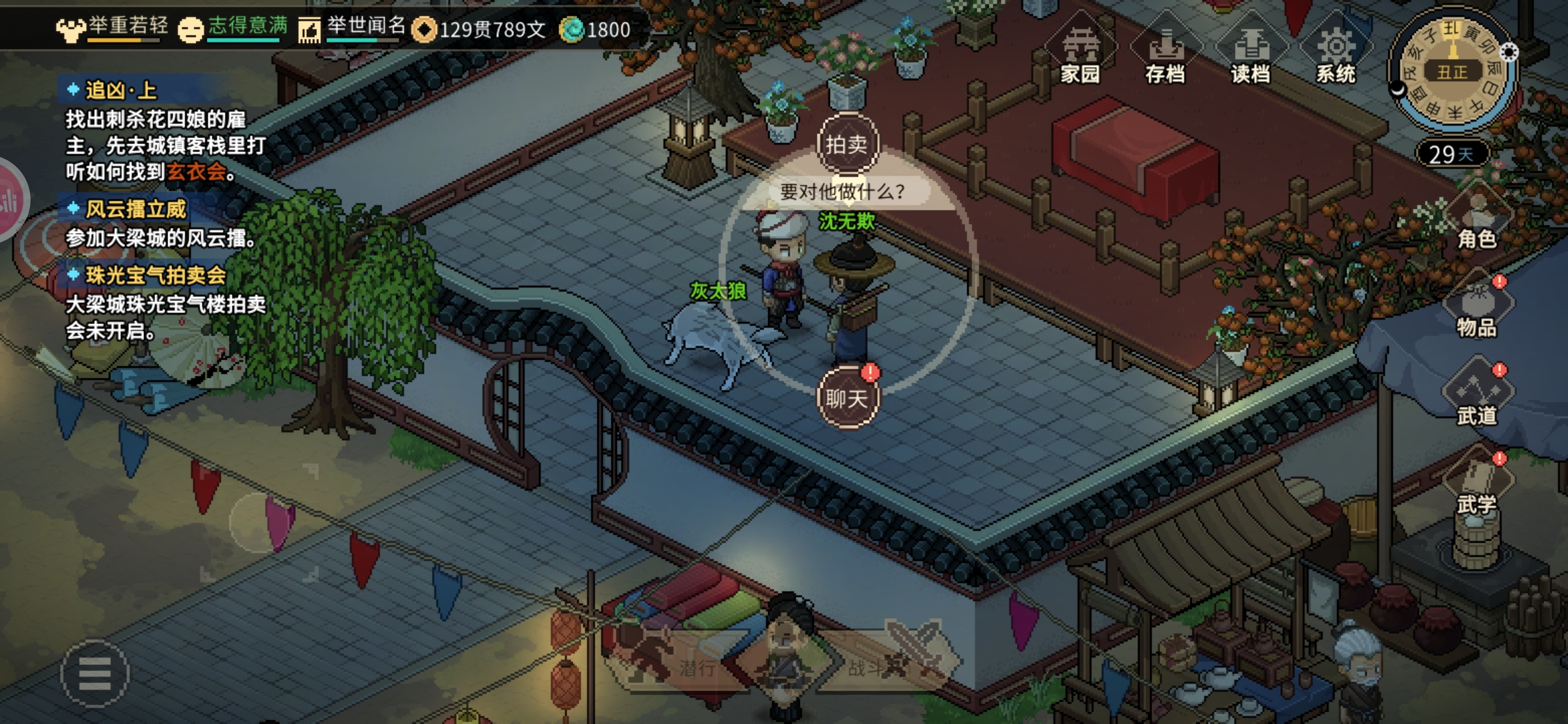
Task: Click the time-of-day clock dial
Action: point(1452,70)
